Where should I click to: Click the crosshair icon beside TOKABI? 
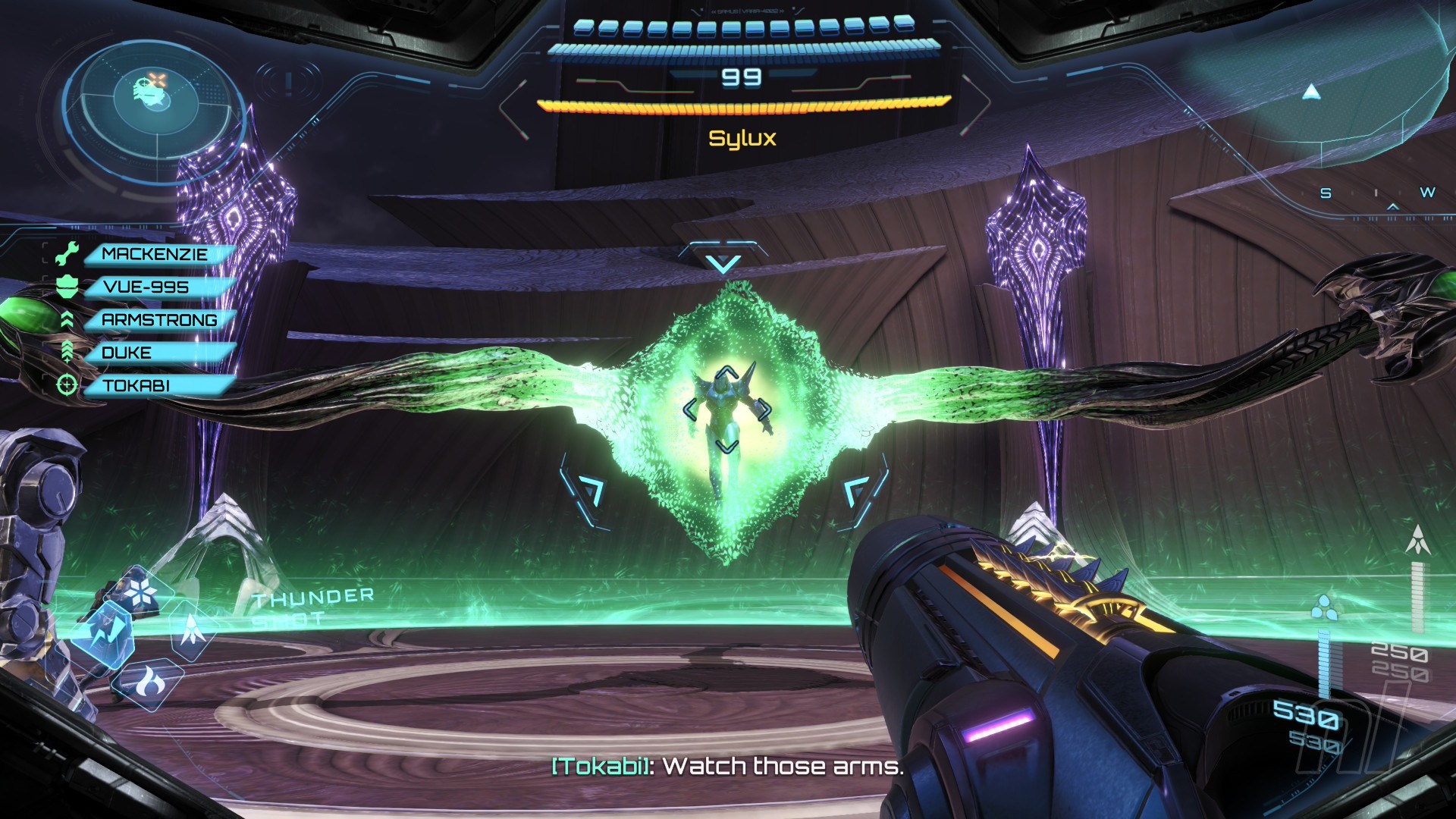point(67,385)
